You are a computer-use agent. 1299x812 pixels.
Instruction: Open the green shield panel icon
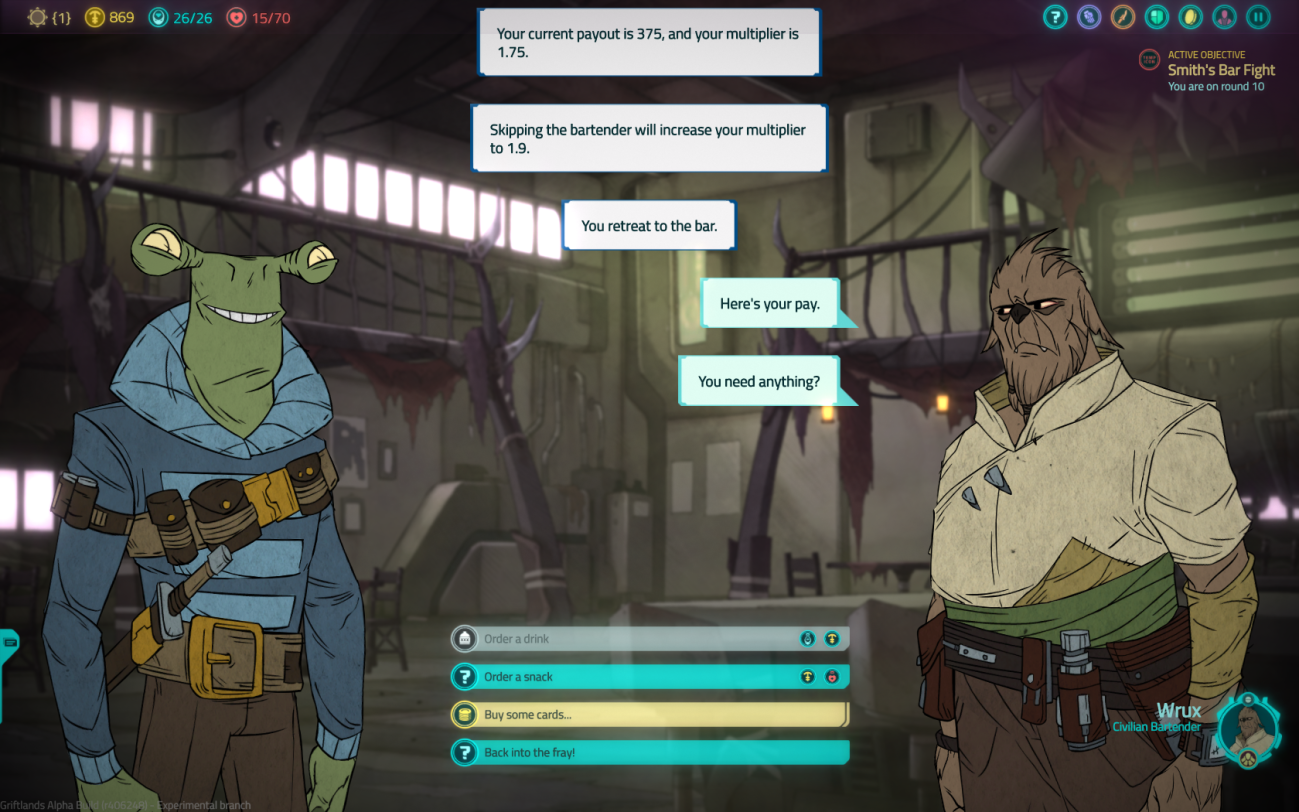tap(1156, 17)
